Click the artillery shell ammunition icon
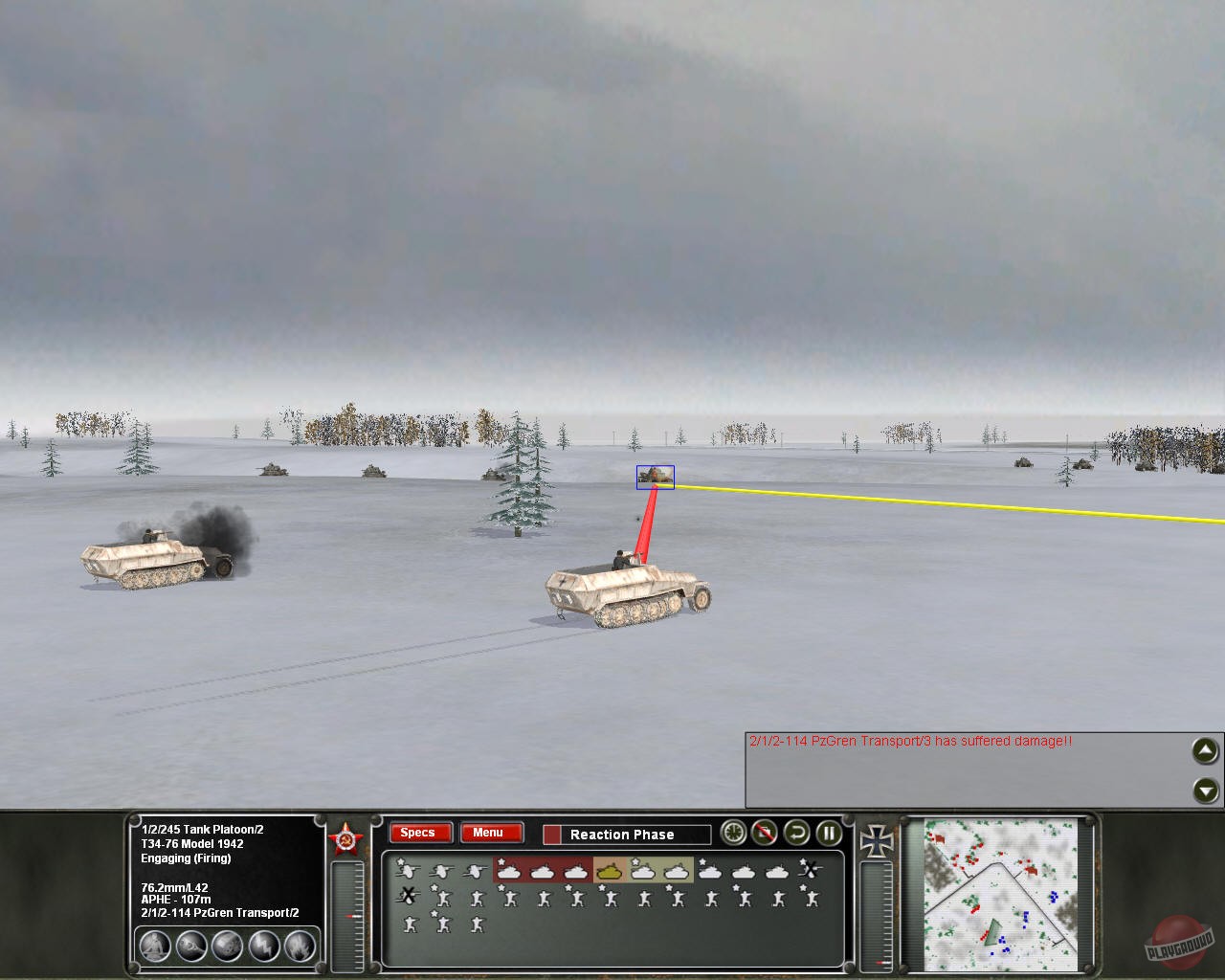The height and width of the screenshot is (980, 1225). point(191,946)
